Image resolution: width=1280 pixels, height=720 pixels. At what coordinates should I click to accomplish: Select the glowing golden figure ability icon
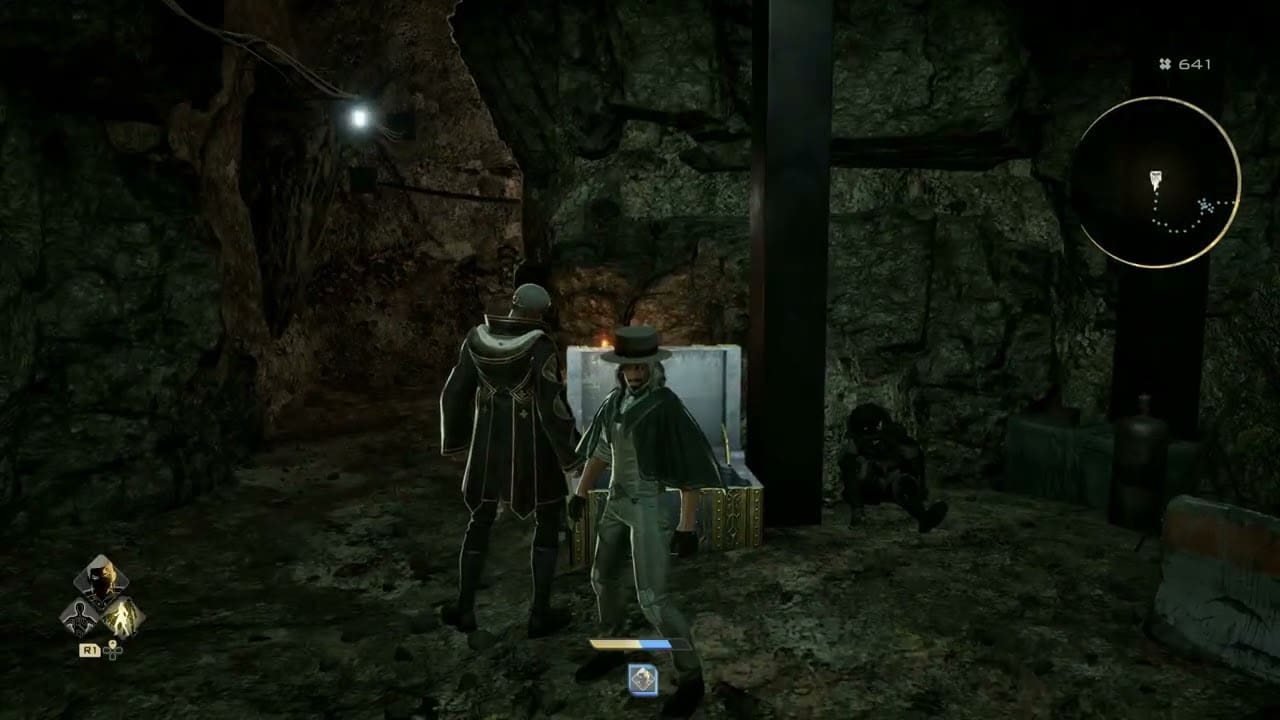124,616
